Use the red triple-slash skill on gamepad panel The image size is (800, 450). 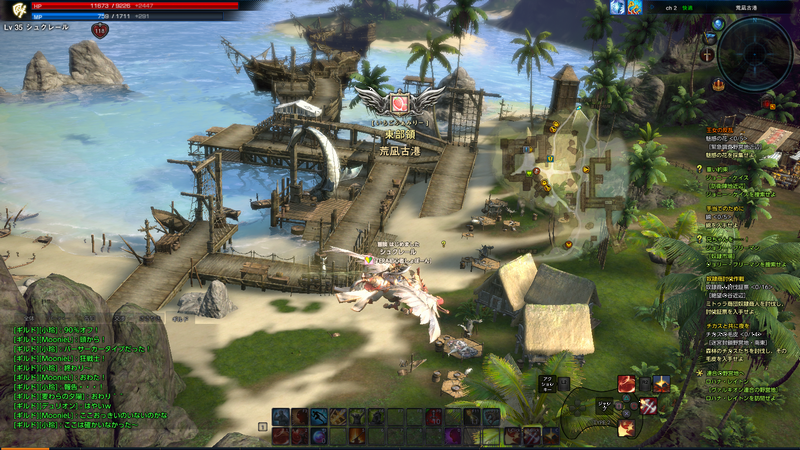[648, 405]
